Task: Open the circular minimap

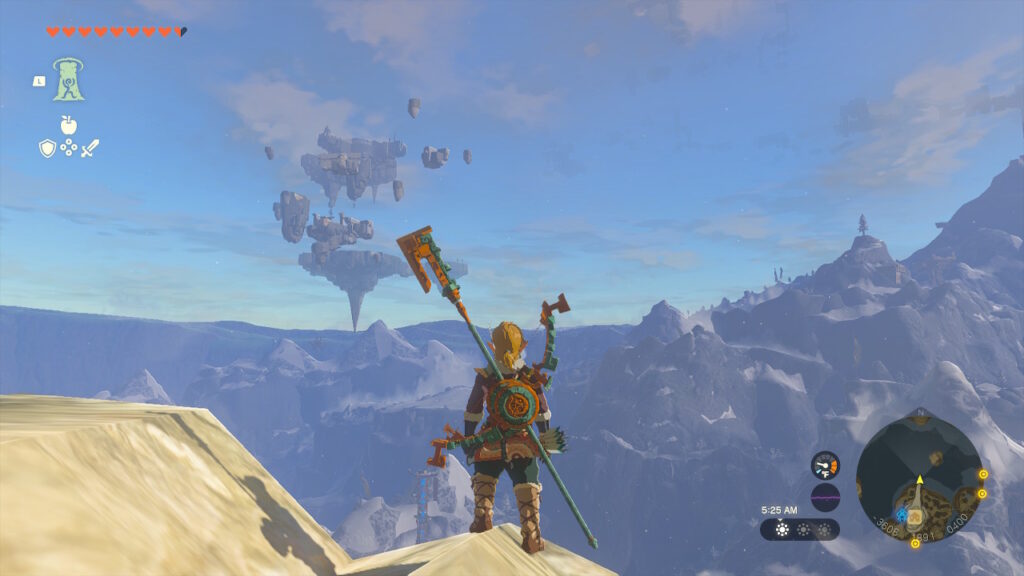Action: tap(918, 480)
